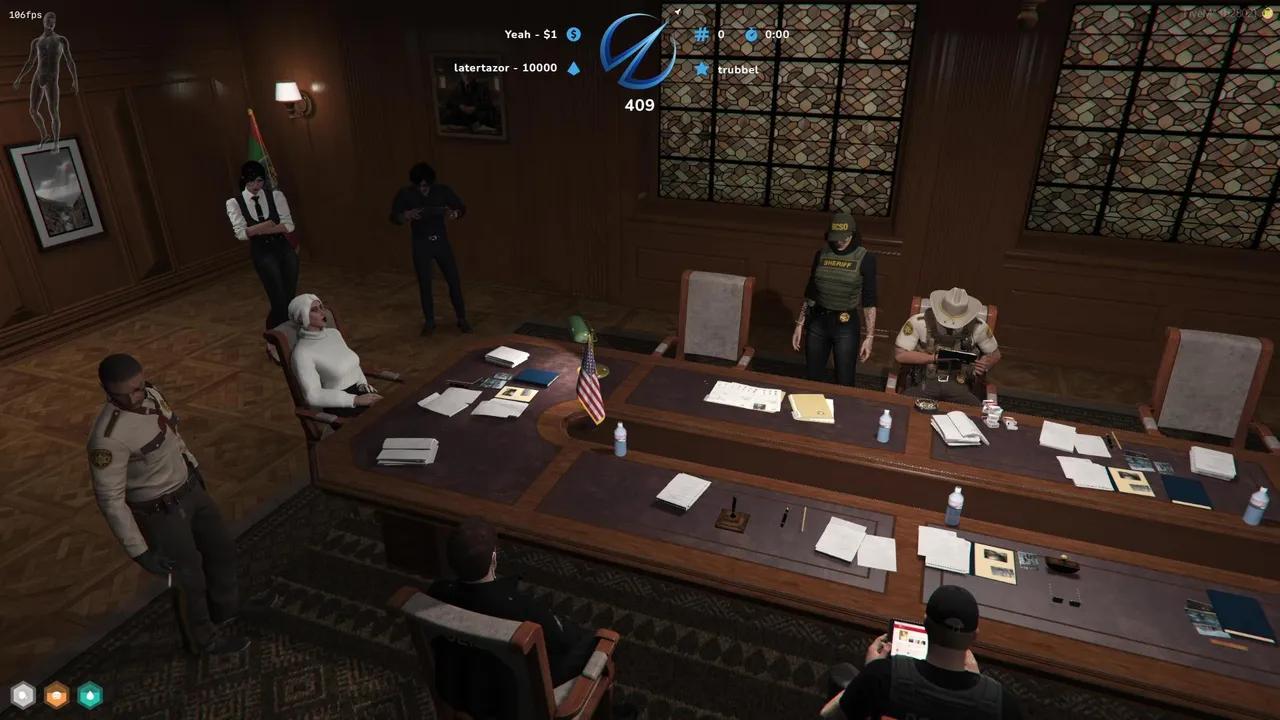
Task: Click the grey hexagon status icon
Action: click(x=22, y=694)
